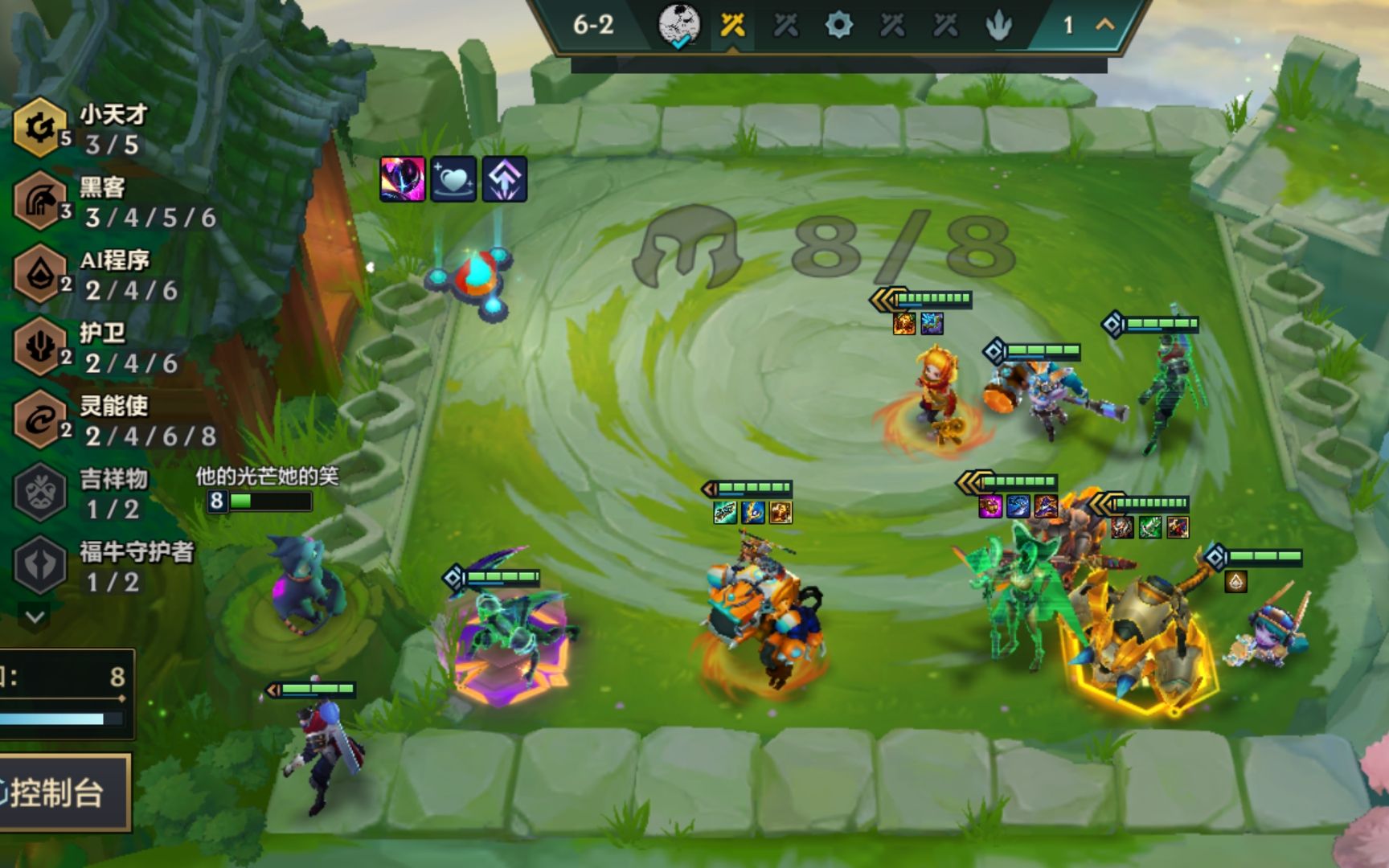View the sparkling heart augment icon

click(x=453, y=178)
